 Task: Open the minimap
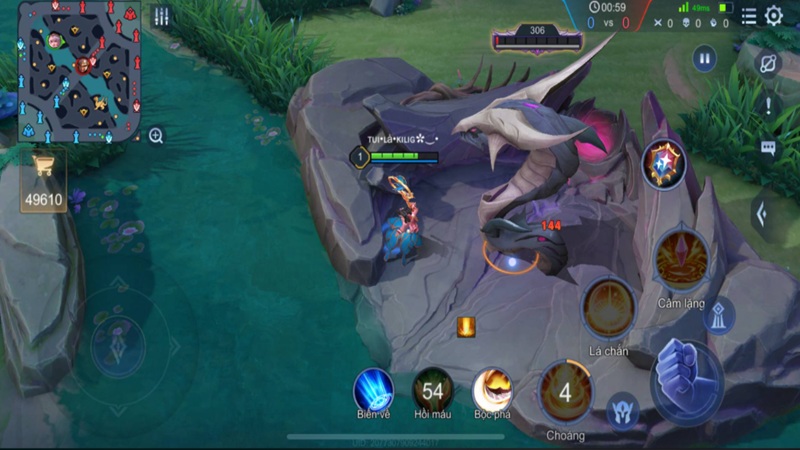coord(80,72)
